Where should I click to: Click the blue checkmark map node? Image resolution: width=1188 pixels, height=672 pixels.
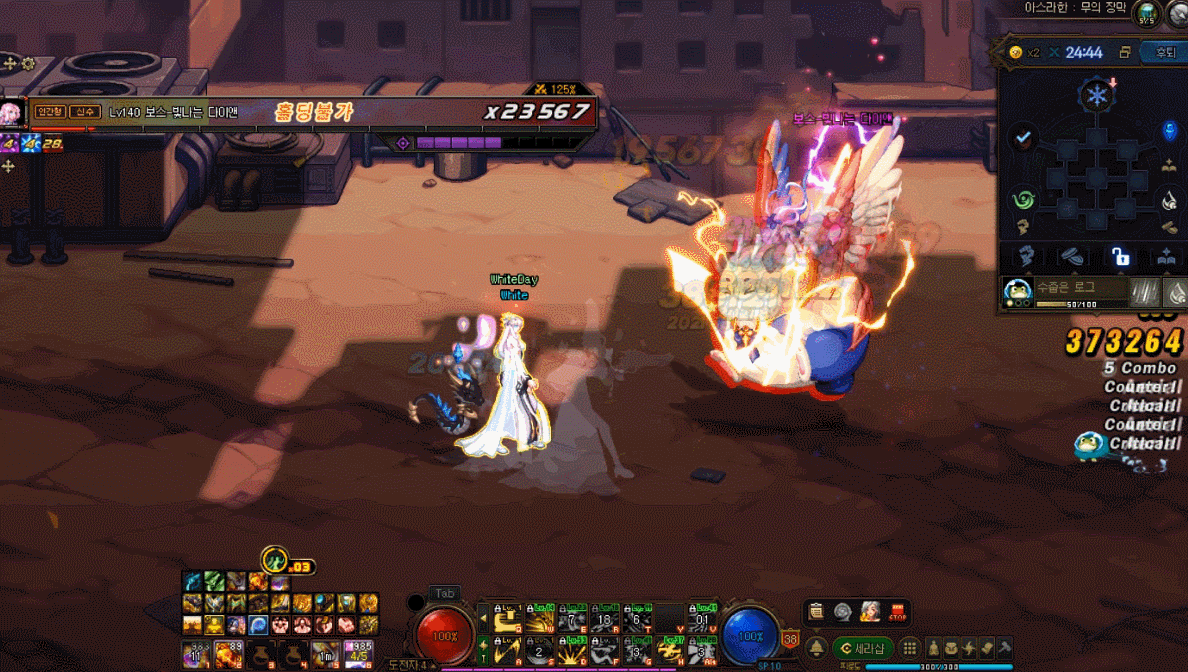(1022, 139)
